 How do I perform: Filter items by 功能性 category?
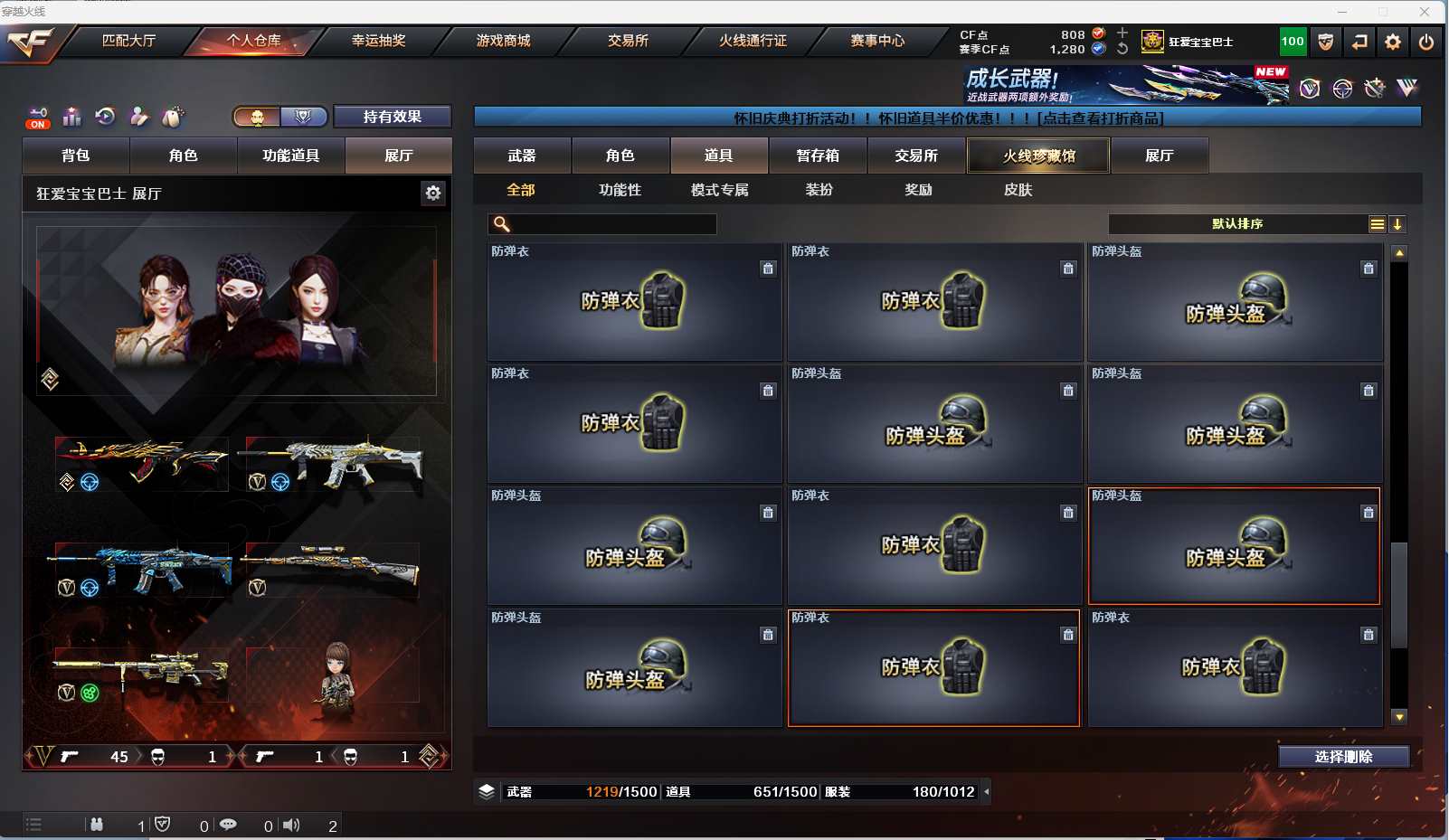[x=620, y=190]
